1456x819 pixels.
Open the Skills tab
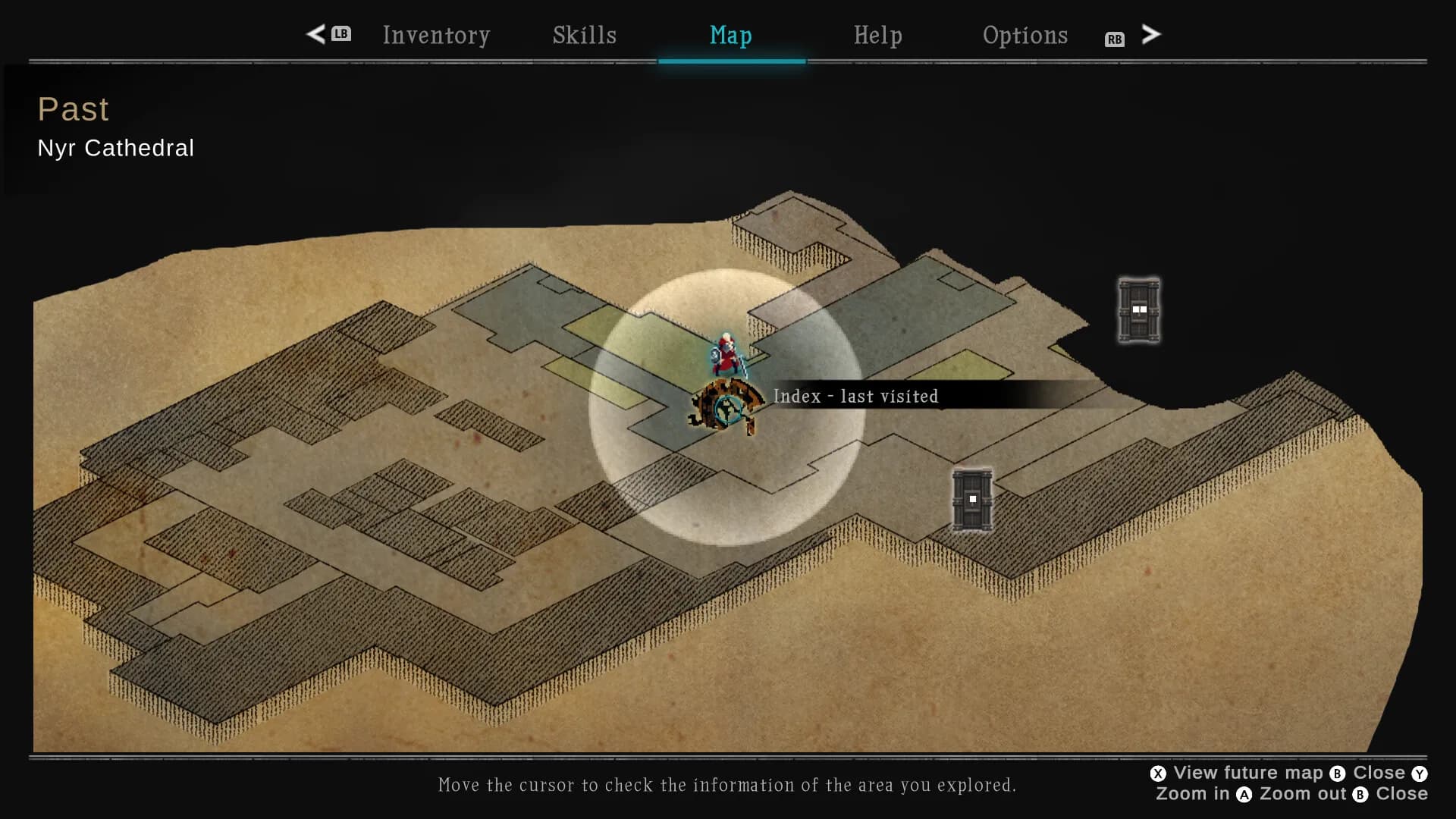point(583,35)
